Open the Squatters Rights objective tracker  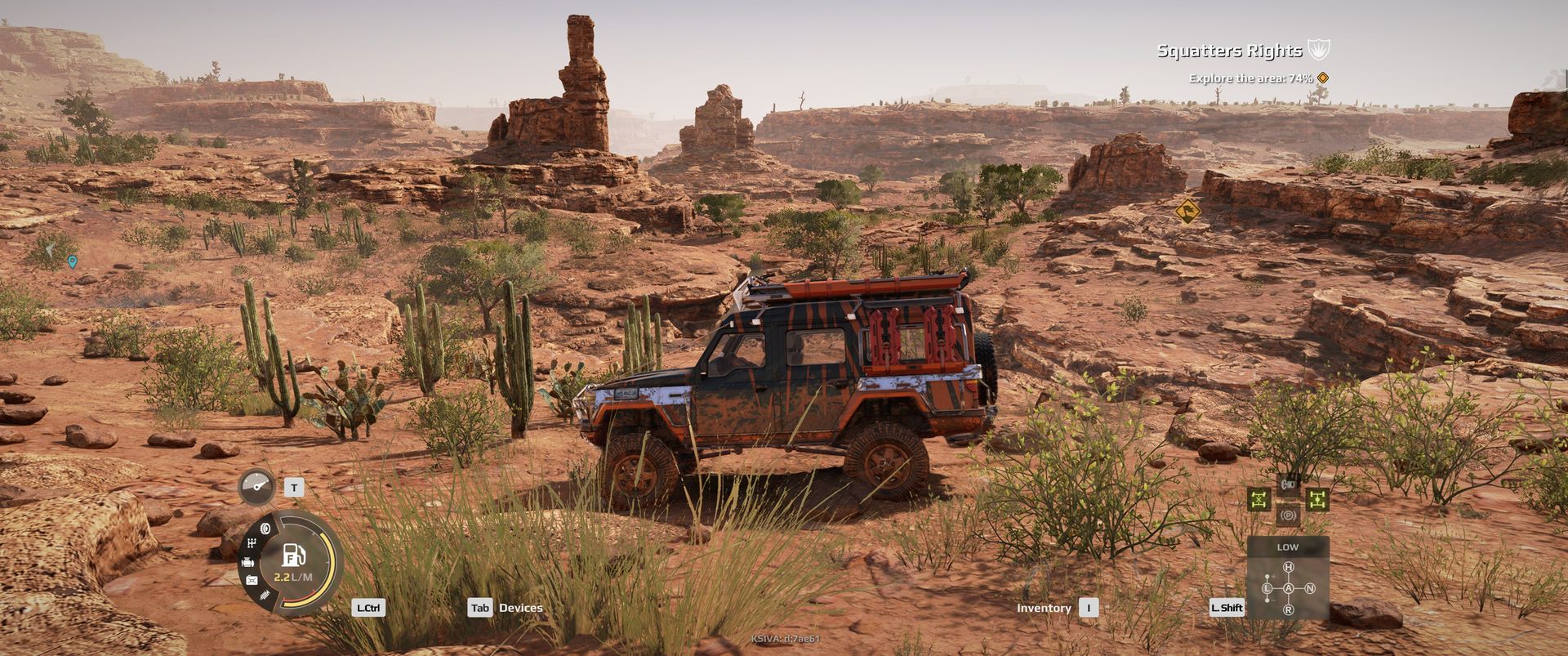coord(1230,51)
